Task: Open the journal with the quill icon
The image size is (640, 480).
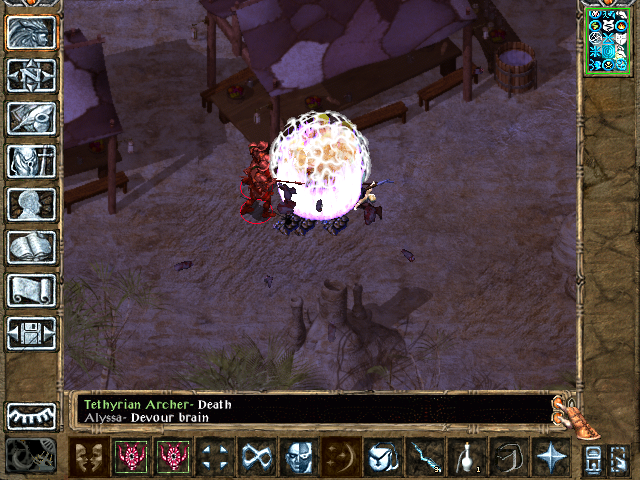Action: [32, 118]
